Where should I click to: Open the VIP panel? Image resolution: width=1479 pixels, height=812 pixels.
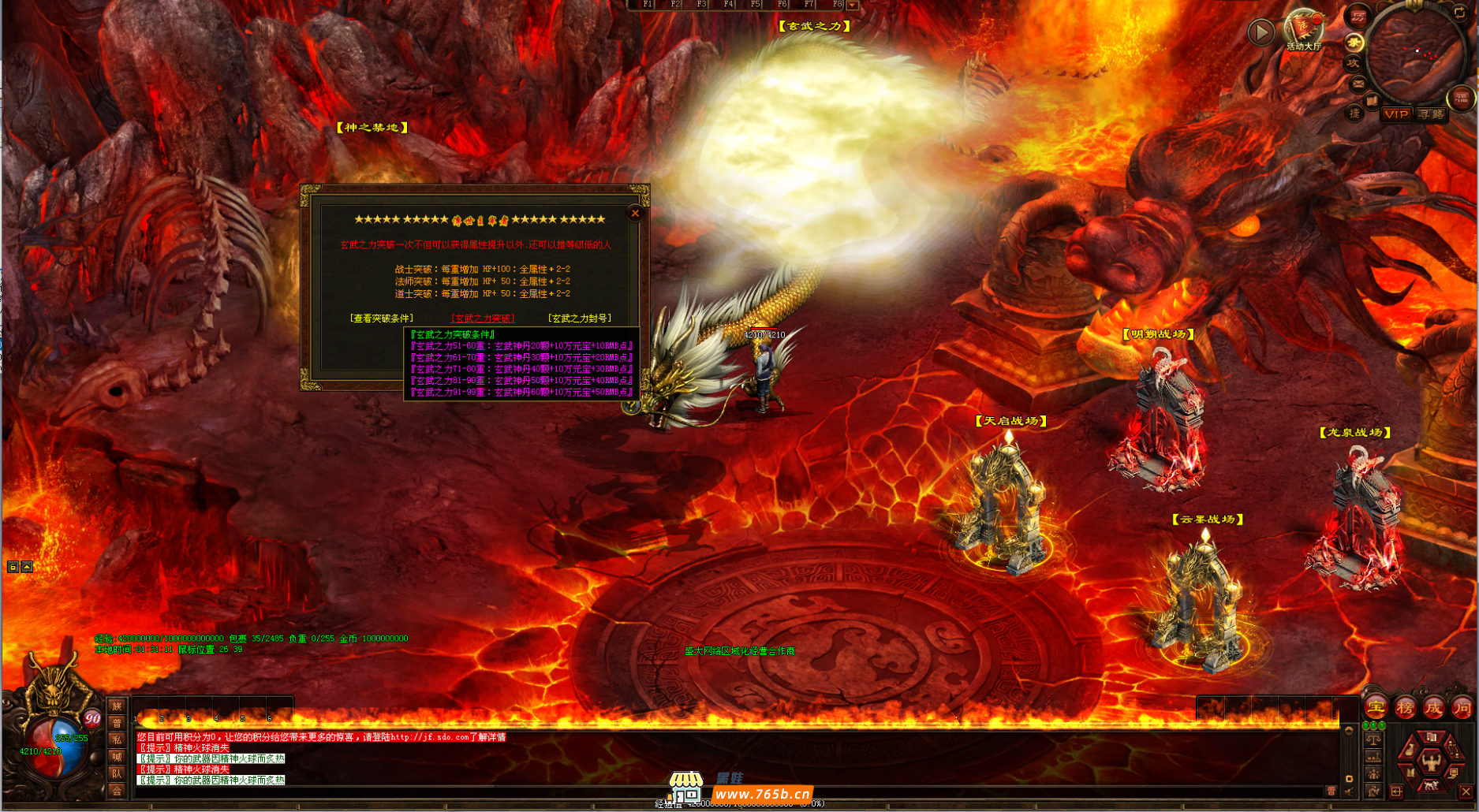click(1396, 114)
